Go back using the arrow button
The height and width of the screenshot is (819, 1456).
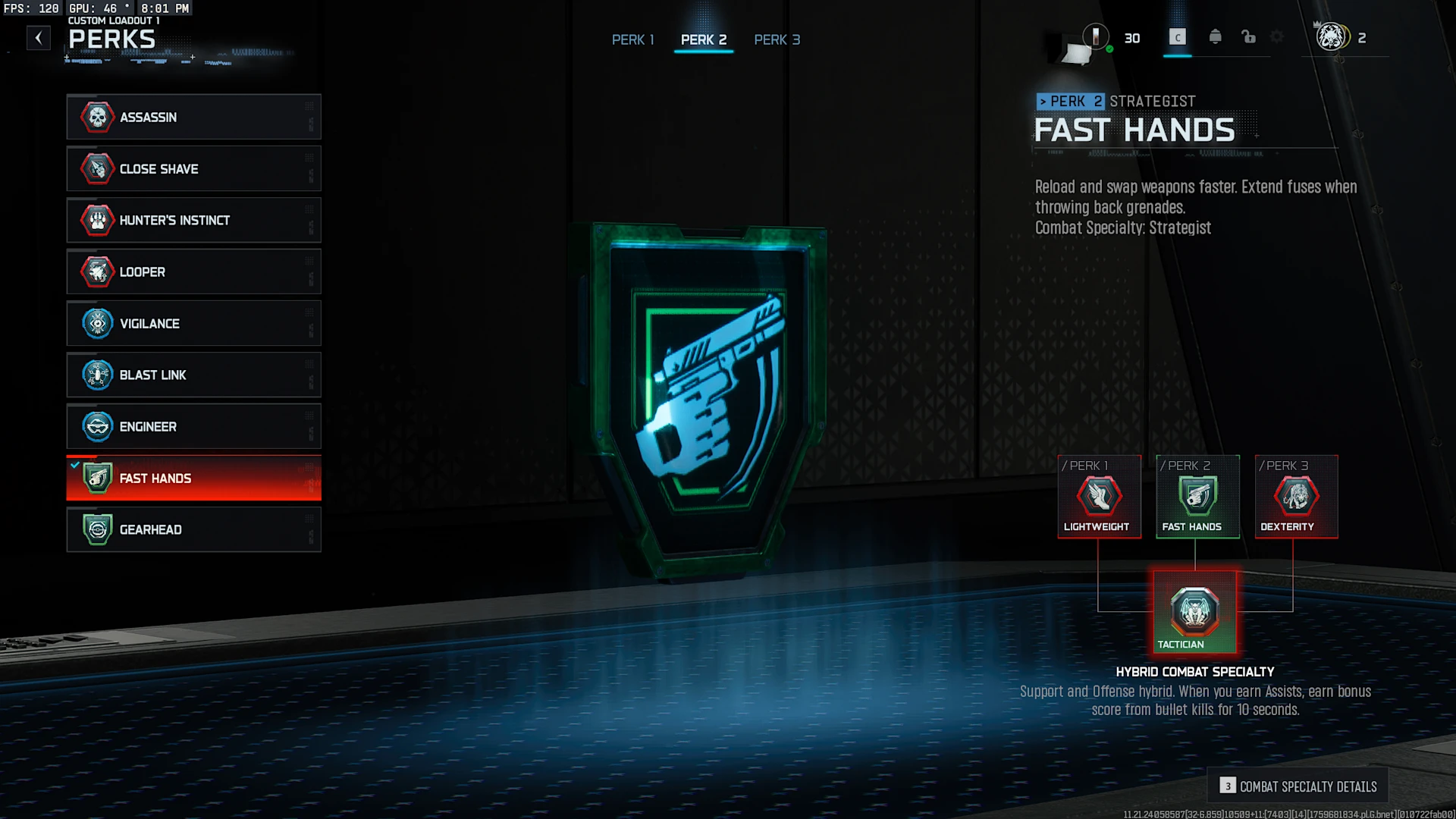point(39,38)
